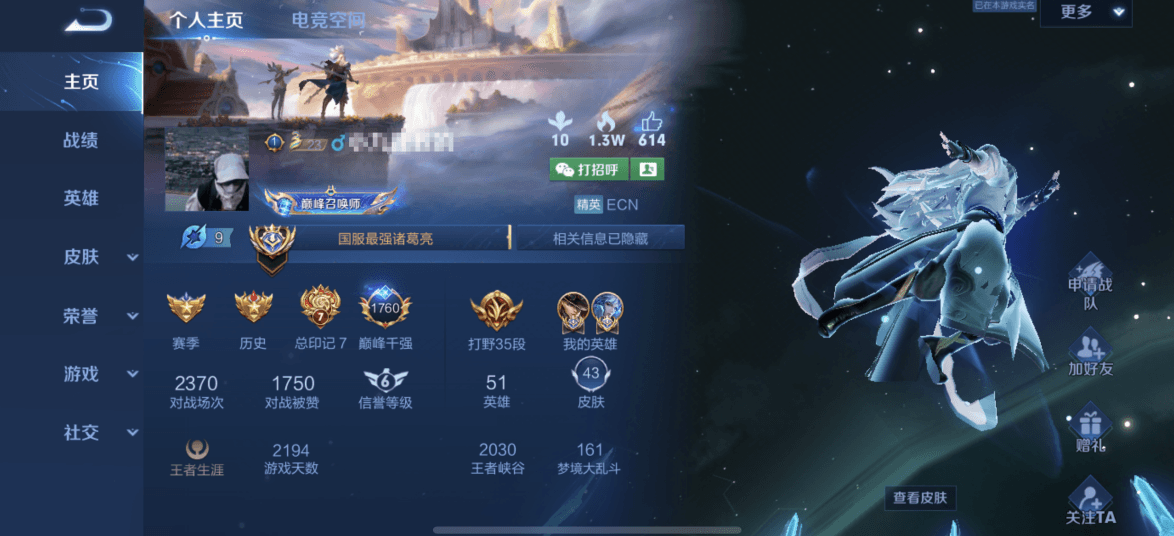The image size is (1174, 536).
Task: Add this player with 加好友
Action: 1090,356
